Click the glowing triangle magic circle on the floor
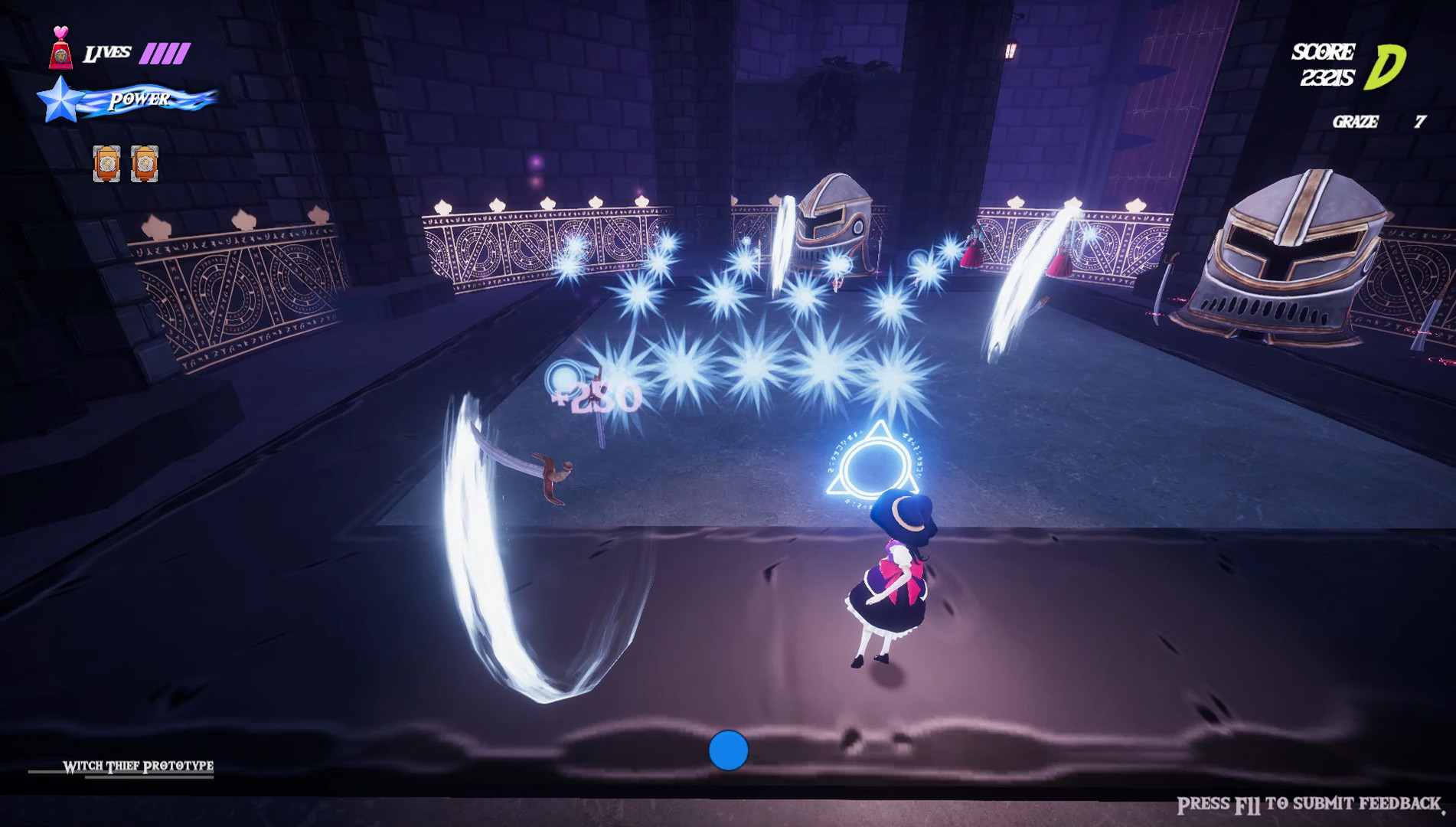The width and height of the screenshot is (1456, 827). (x=874, y=459)
